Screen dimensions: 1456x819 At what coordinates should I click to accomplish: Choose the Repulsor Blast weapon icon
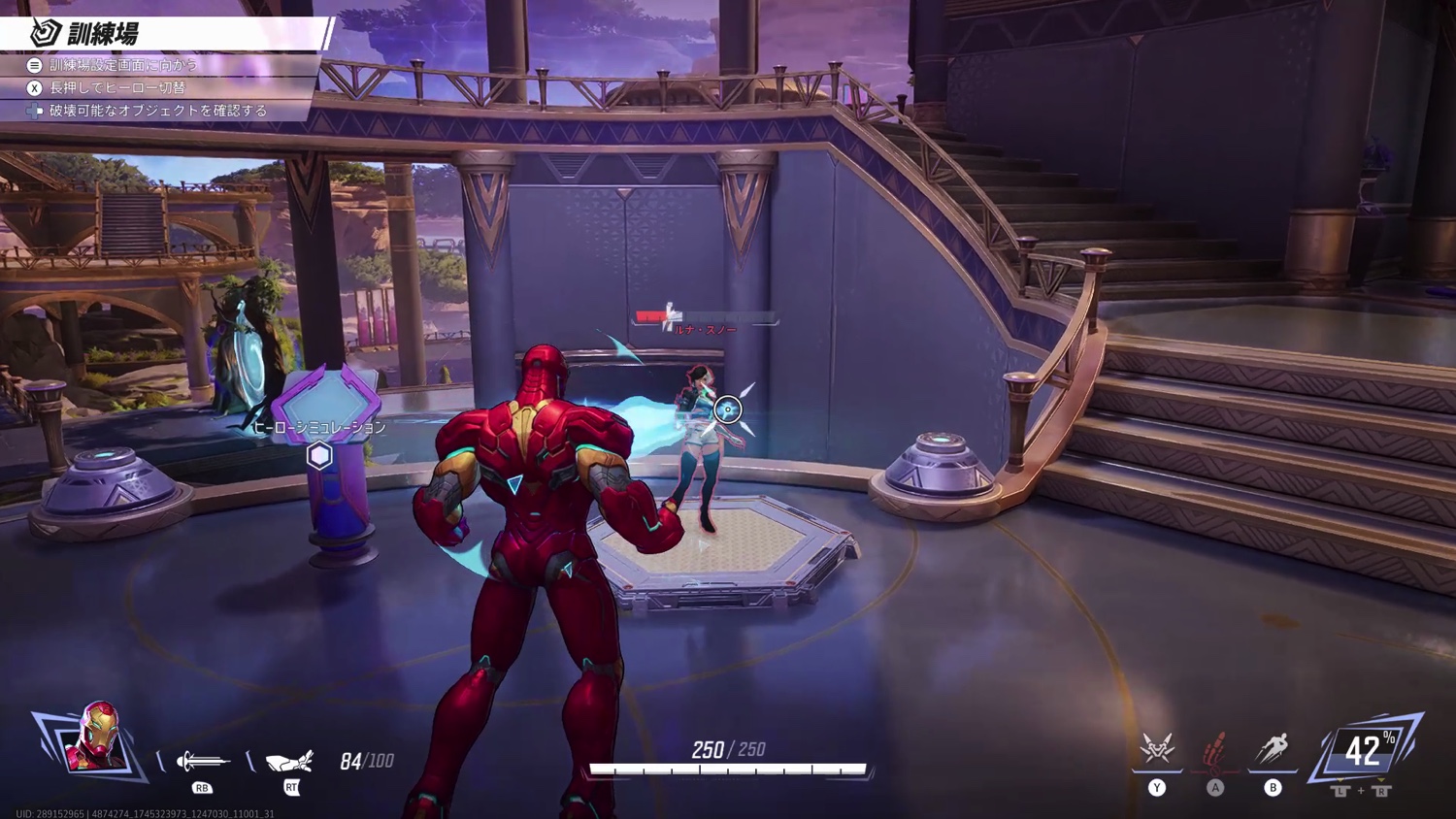202,761
